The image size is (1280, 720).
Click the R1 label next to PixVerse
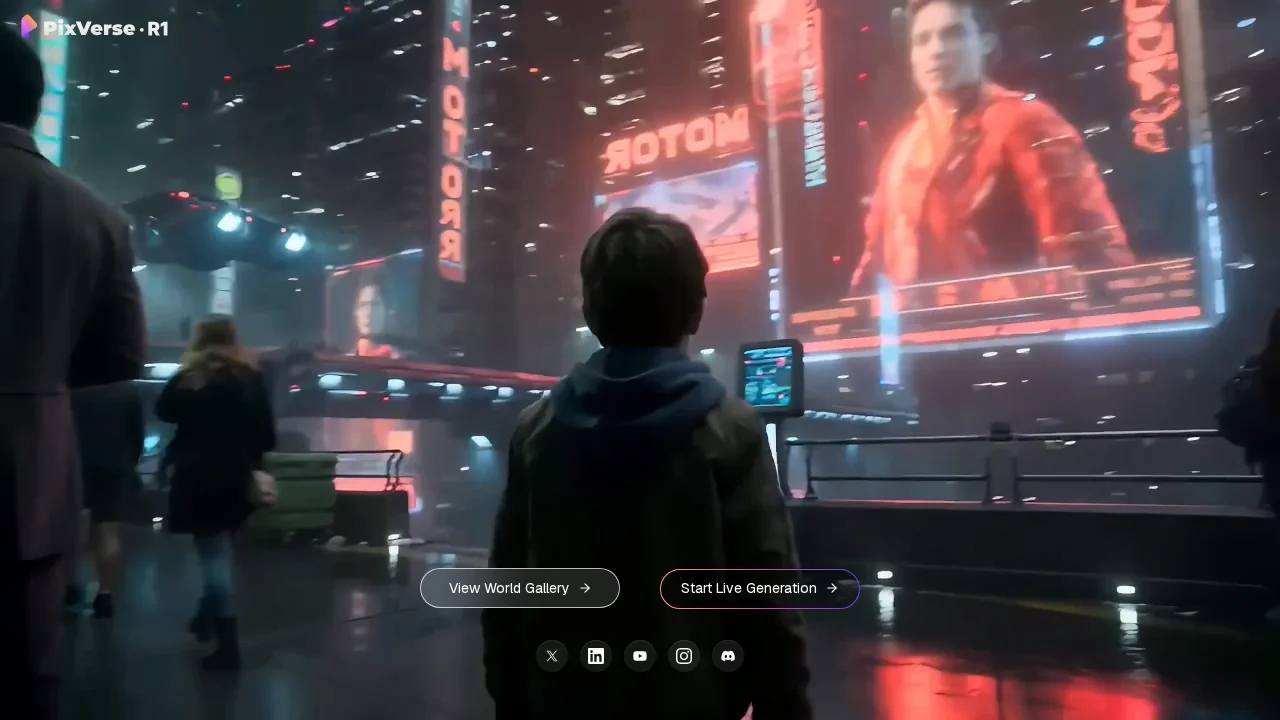coord(159,29)
